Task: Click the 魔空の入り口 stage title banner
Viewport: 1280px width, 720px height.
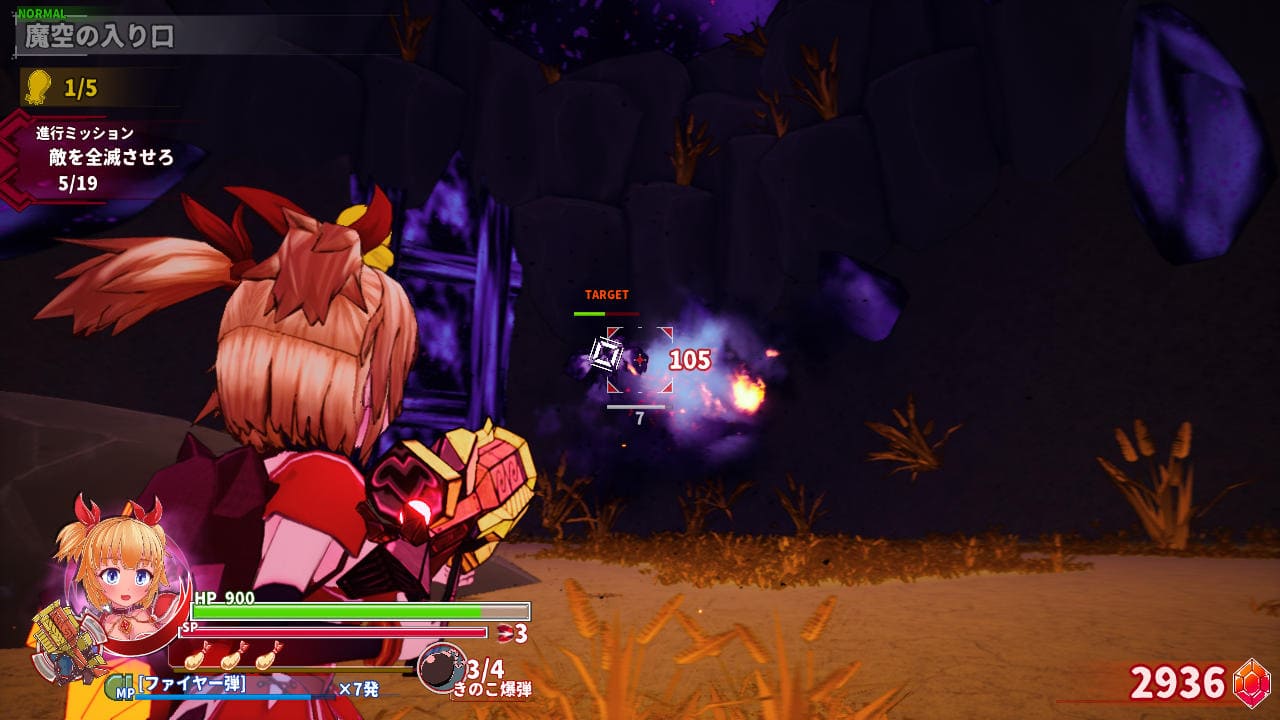Action: (x=100, y=37)
